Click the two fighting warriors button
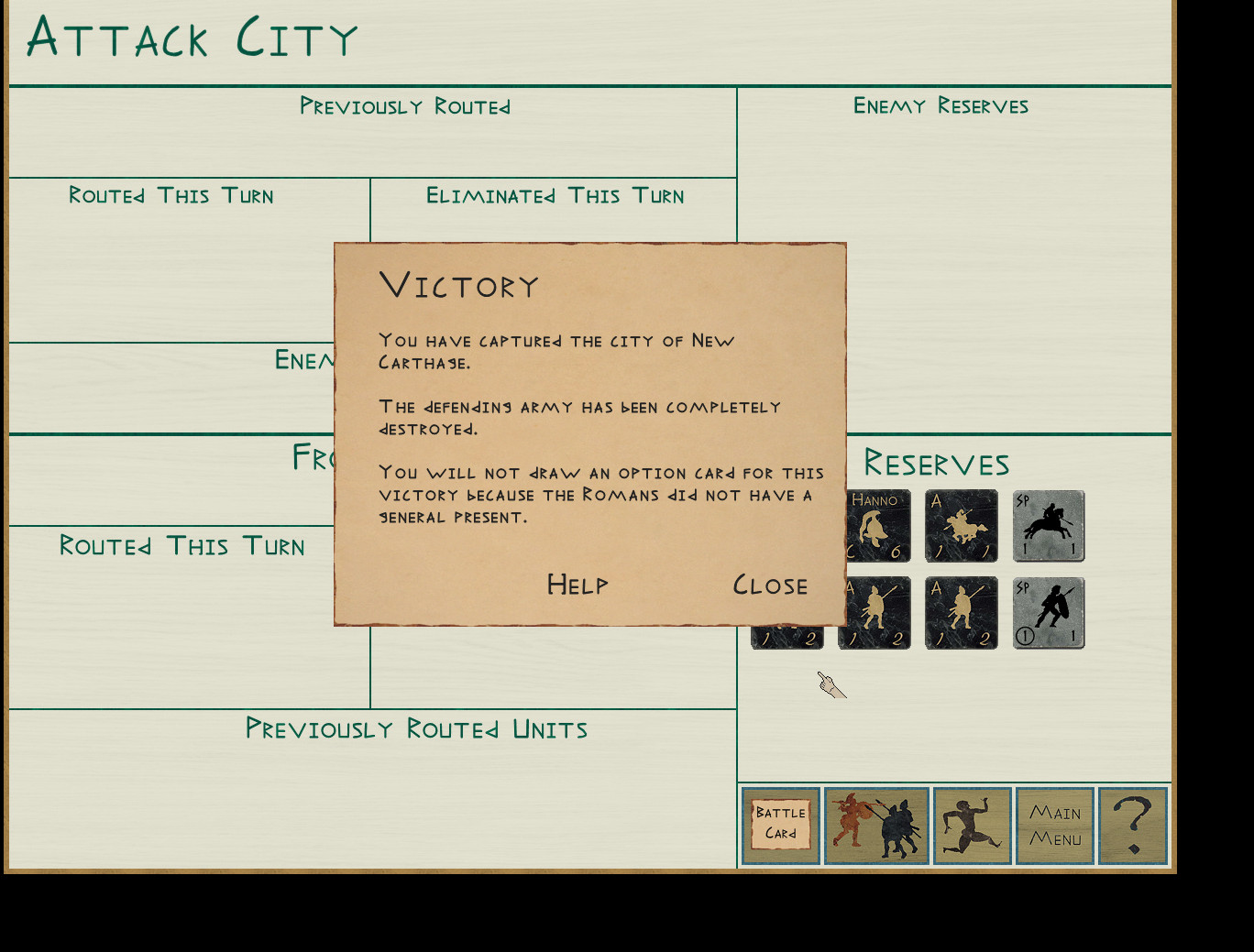This screenshot has width=1254, height=952. coord(876,825)
